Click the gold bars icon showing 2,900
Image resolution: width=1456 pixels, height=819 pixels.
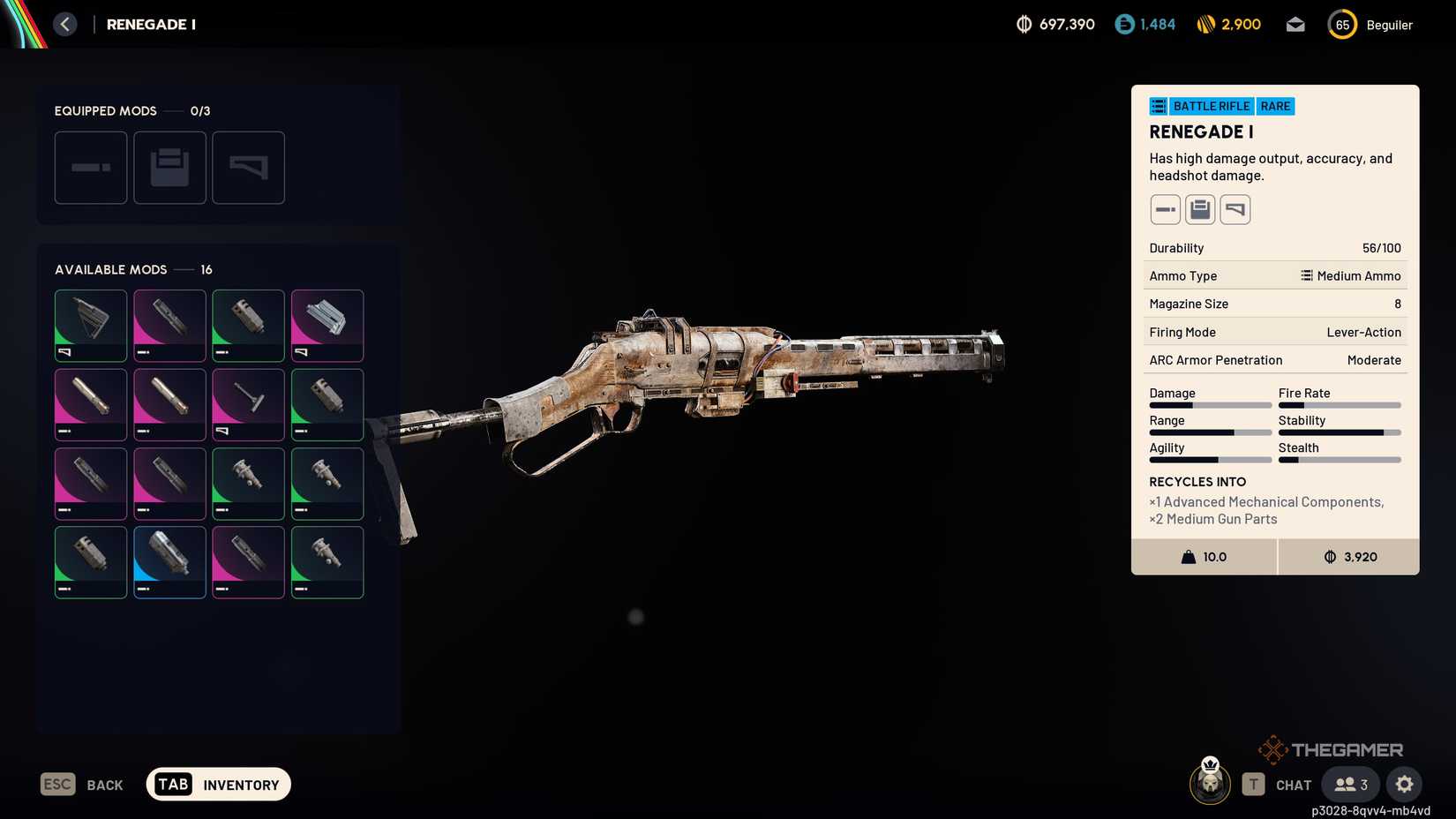pyautogui.click(x=1206, y=25)
